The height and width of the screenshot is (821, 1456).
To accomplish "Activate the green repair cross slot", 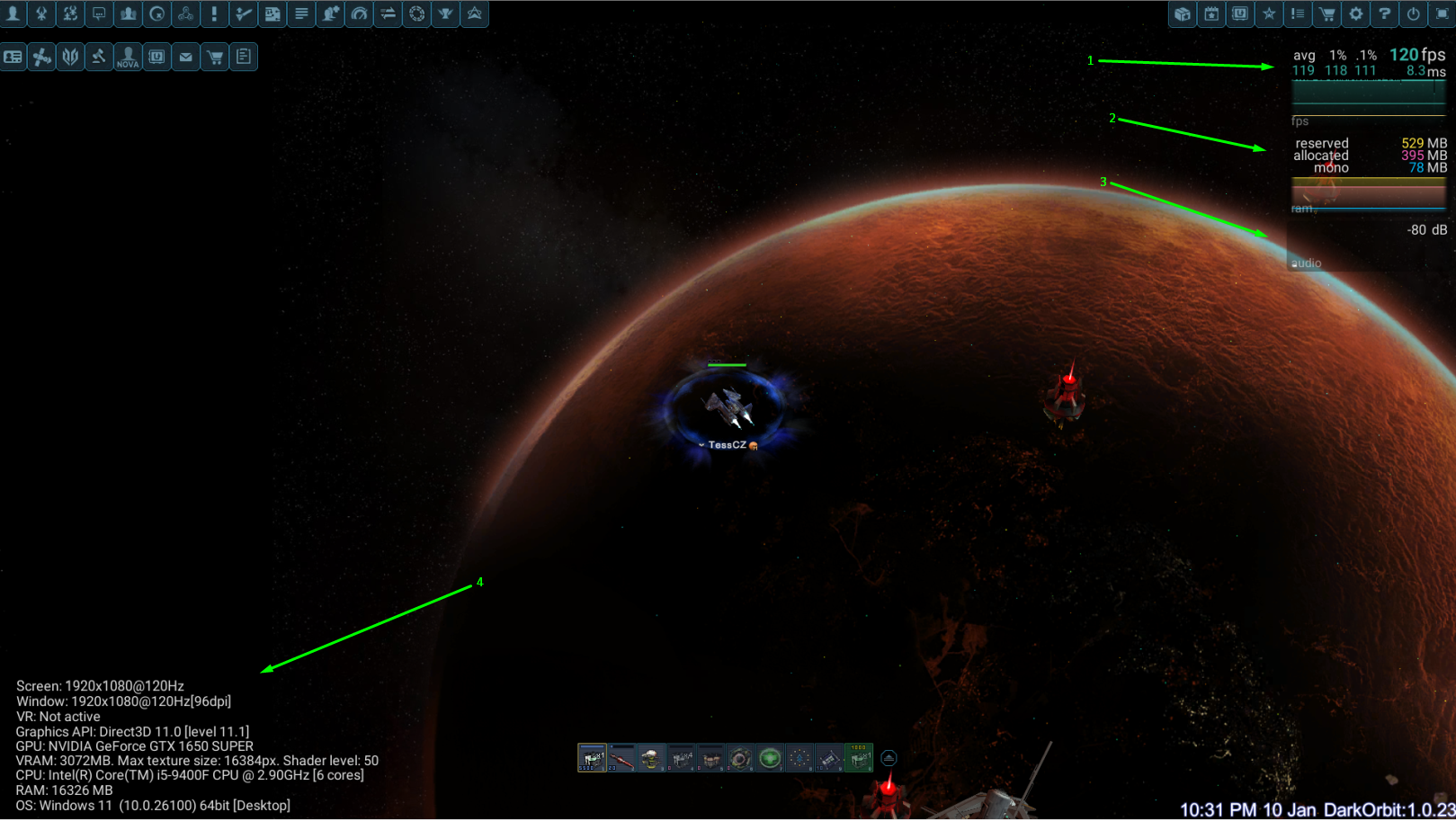I will (770, 758).
